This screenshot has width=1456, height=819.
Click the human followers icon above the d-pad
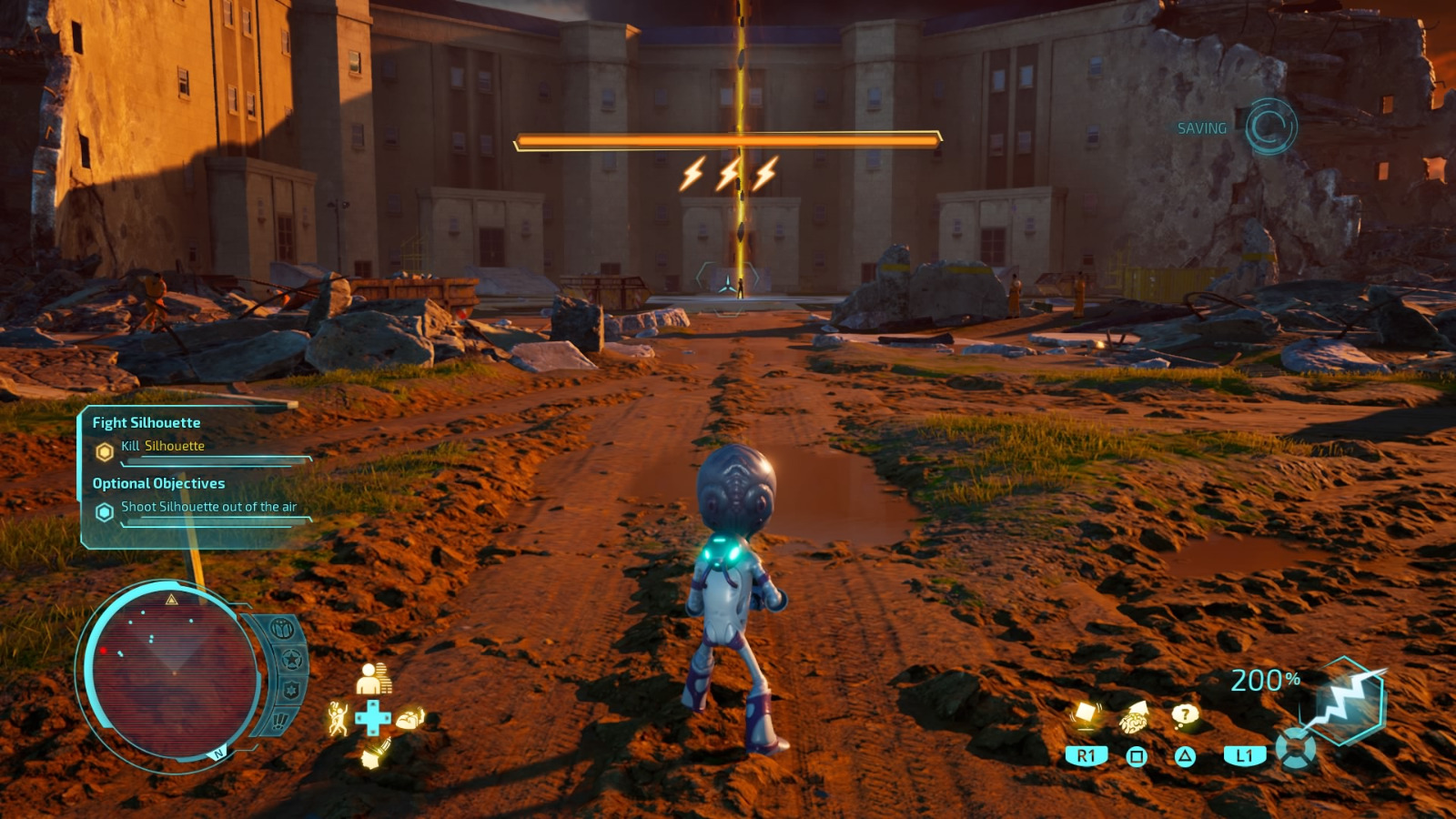tap(372, 679)
